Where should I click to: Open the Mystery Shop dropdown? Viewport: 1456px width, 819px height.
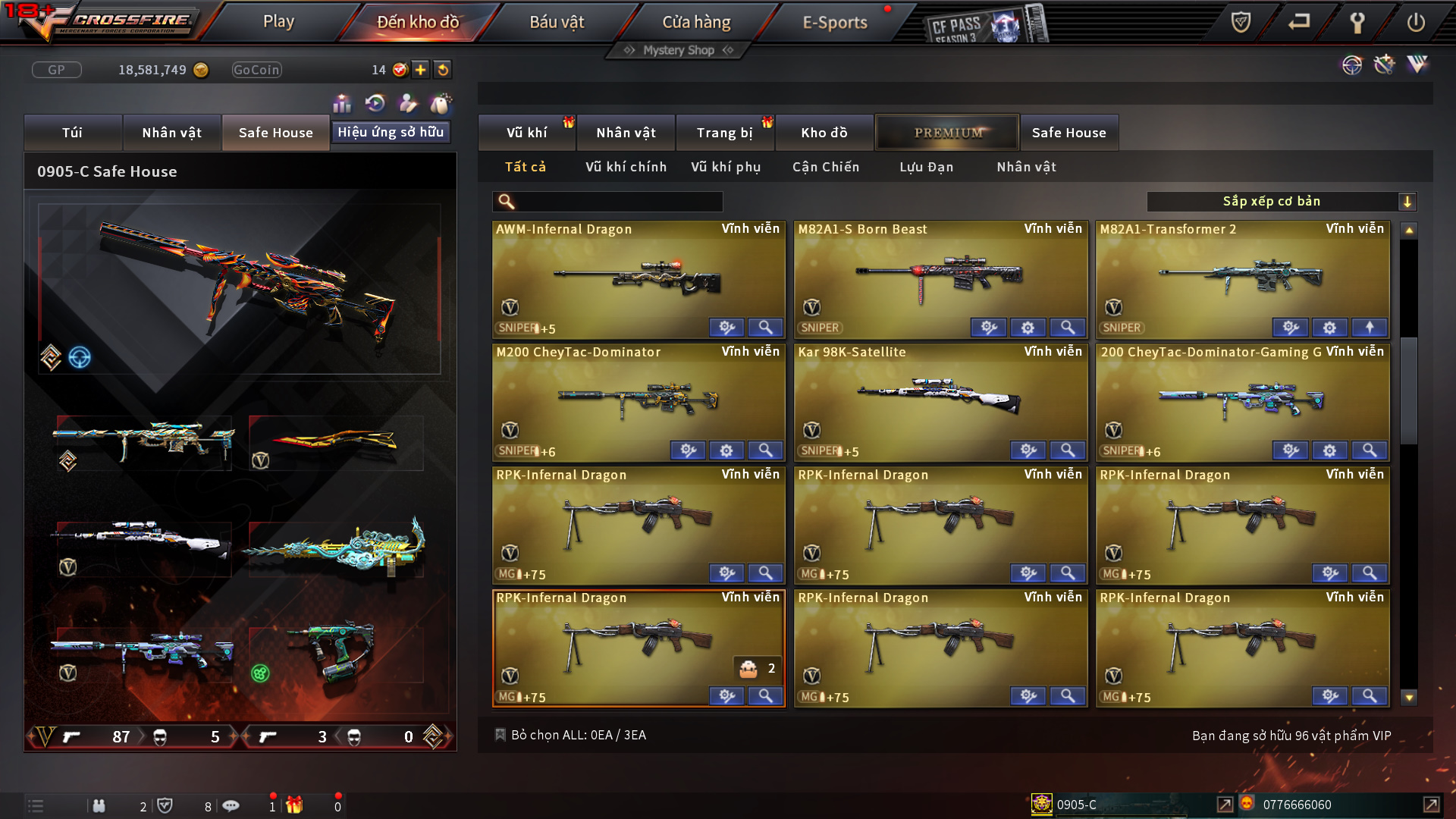pos(679,50)
